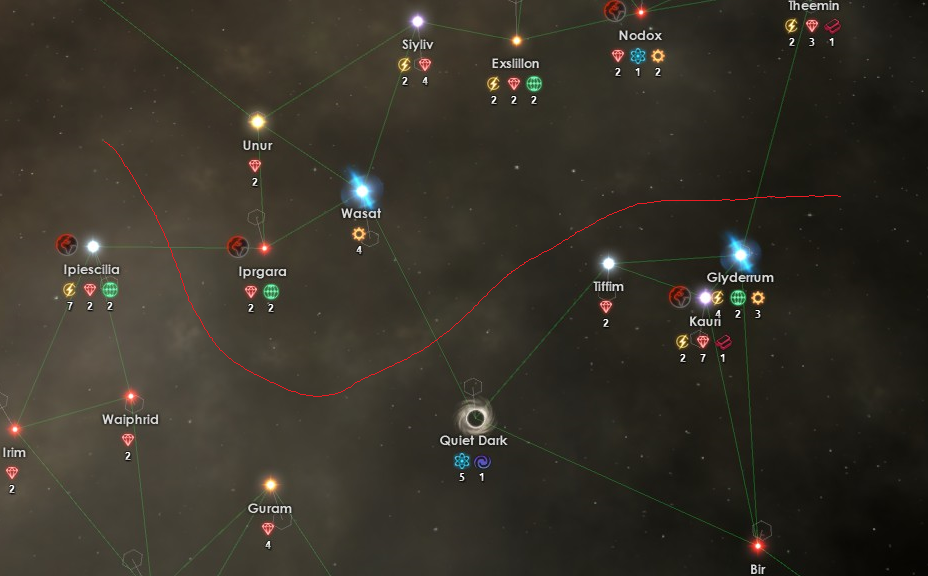Select the Irim star system
928x576 pixels.
point(15,430)
